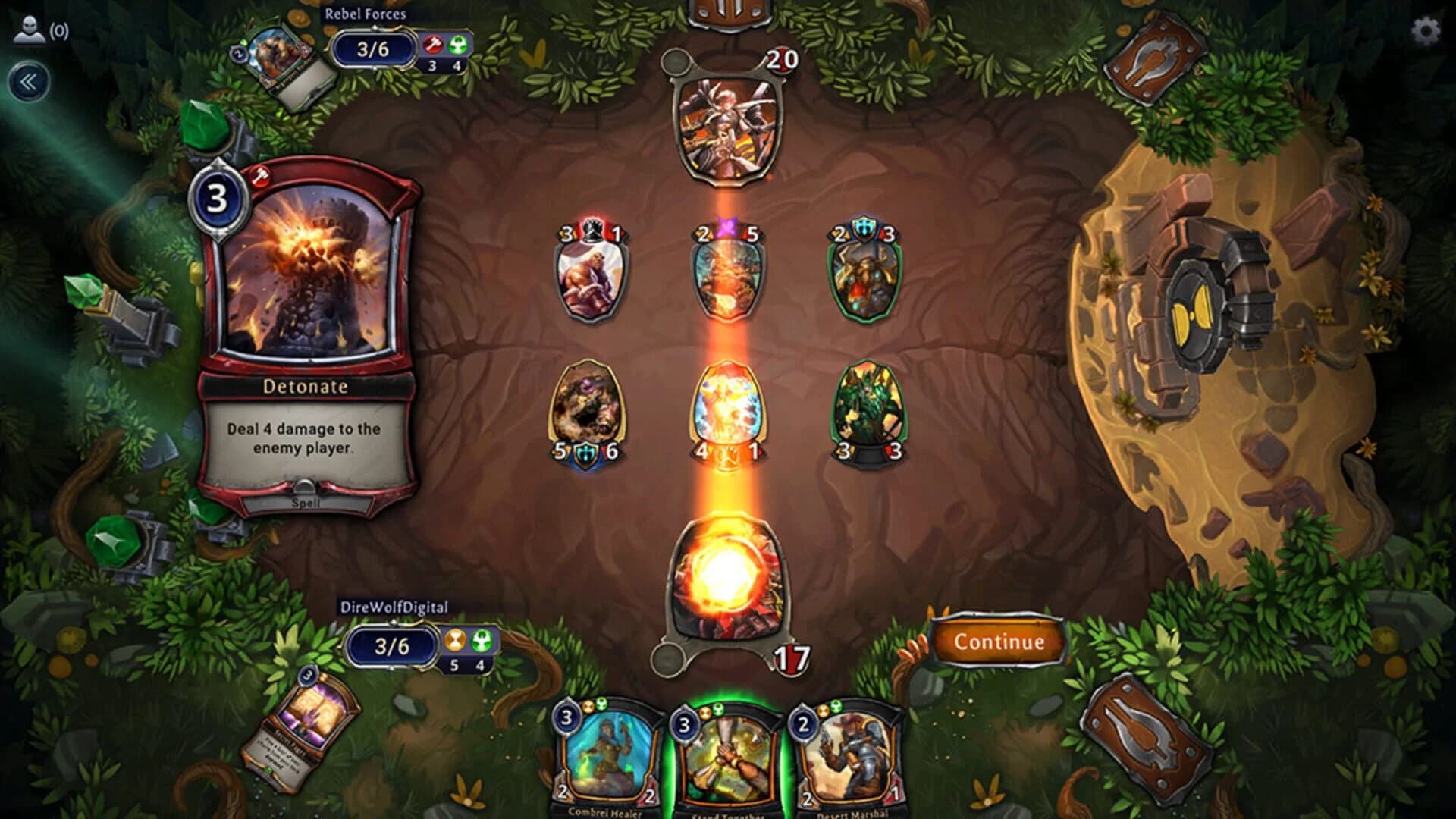The width and height of the screenshot is (1456, 819).
Task: Click the opponent's facedown card near Rebel Forces banner
Action: point(281,61)
